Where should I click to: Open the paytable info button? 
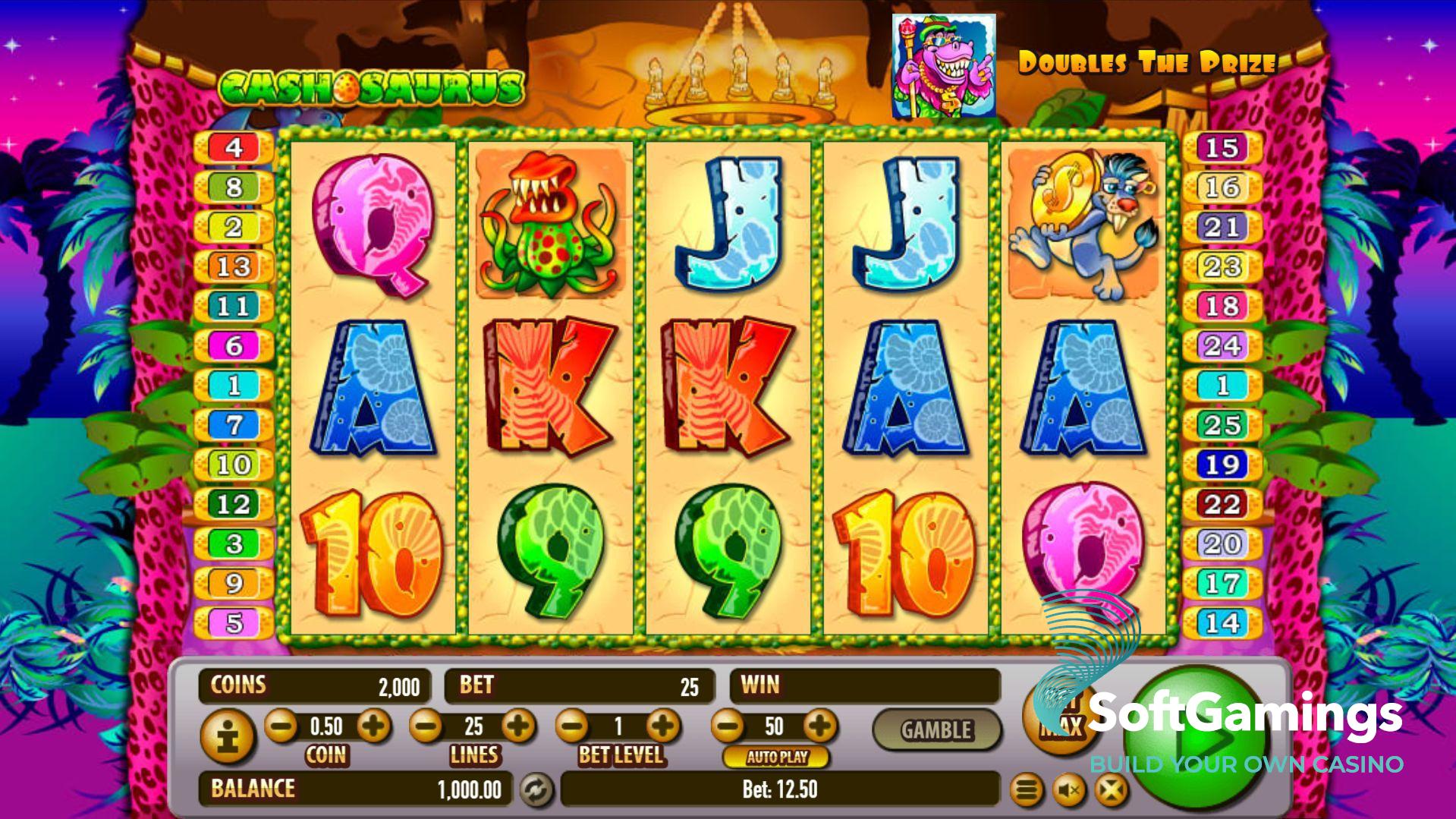point(226,736)
